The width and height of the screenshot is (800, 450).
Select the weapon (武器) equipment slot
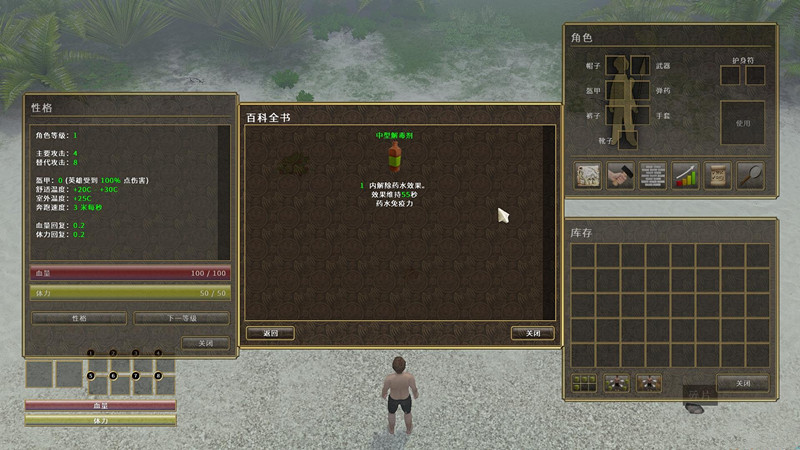click(x=641, y=66)
